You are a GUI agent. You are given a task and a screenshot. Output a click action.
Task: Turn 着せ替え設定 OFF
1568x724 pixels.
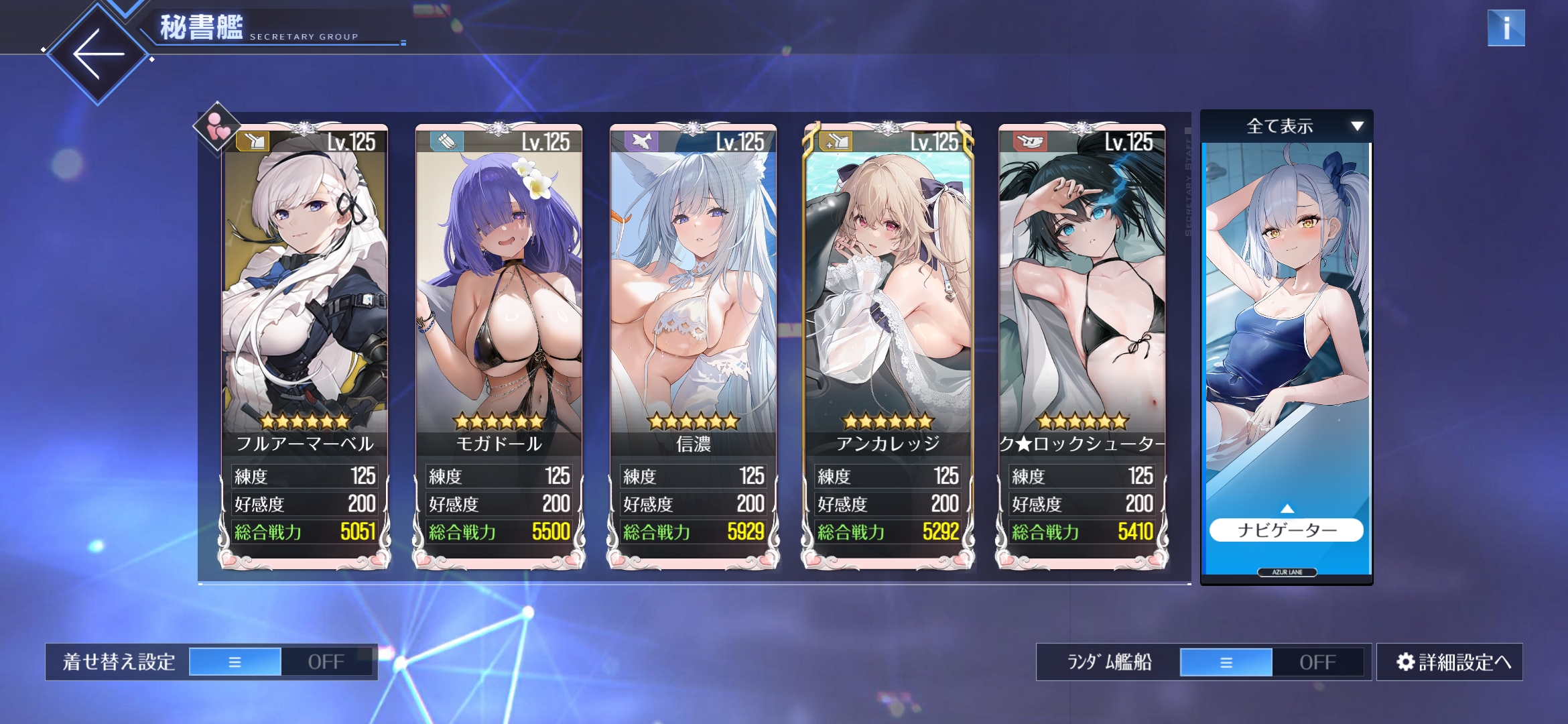pyautogui.click(x=326, y=662)
